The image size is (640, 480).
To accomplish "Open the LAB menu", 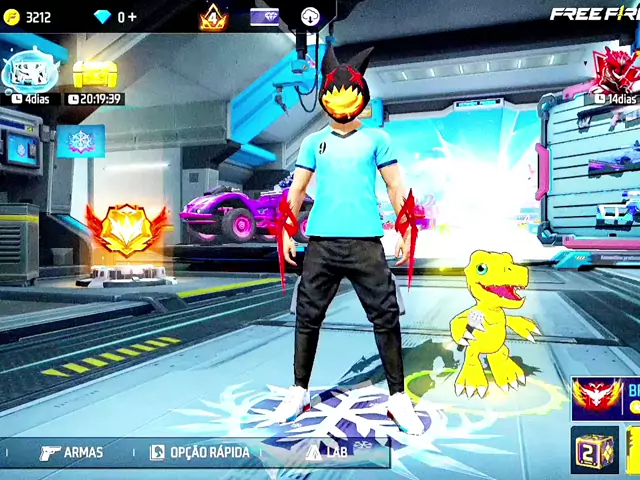I will click(x=332, y=452).
